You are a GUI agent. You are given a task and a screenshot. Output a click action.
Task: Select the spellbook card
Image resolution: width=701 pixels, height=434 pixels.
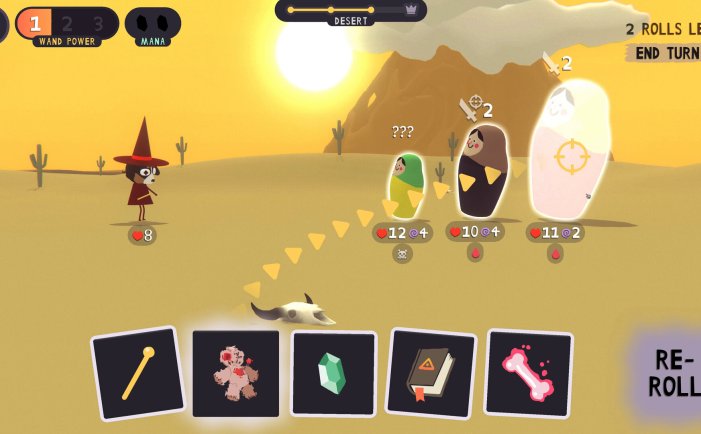[431, 373]
